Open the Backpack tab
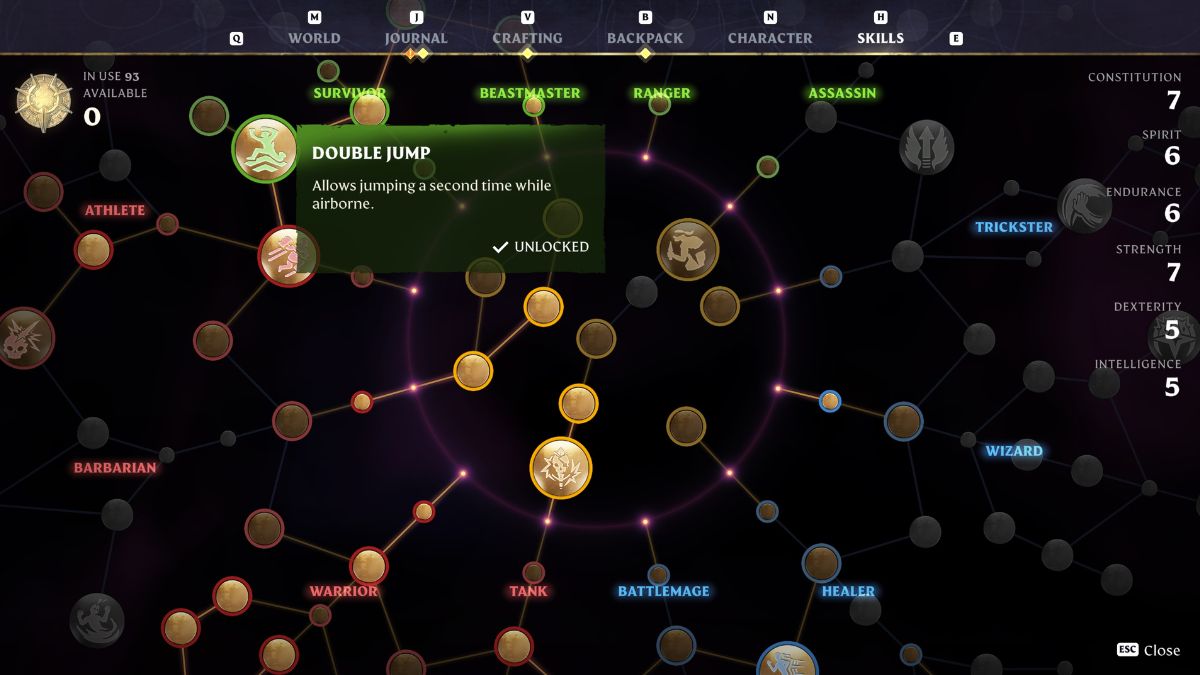The image size is (1200, 675). [x=645, y=38]
